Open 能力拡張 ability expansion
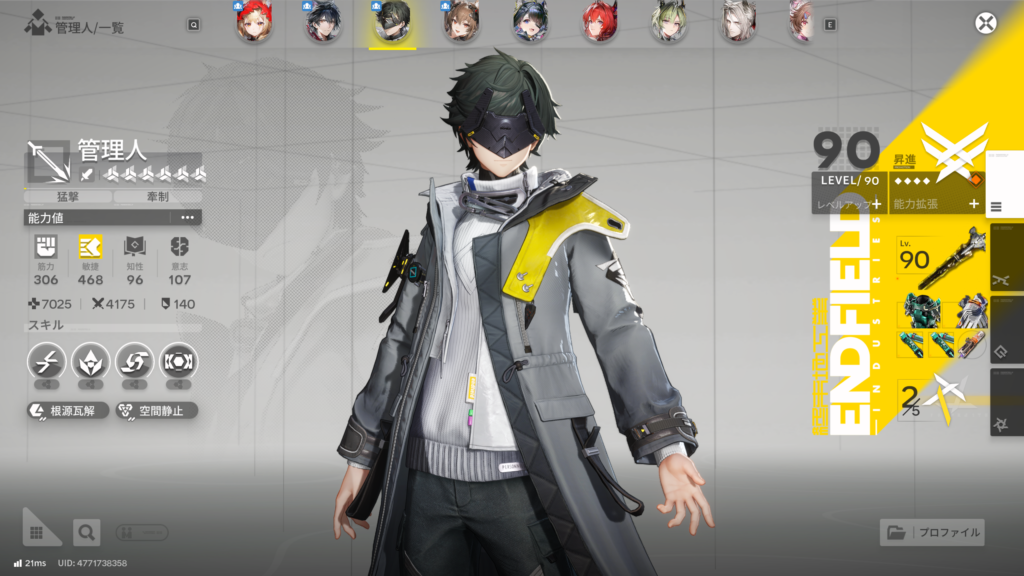1024x576 pixels. (937, 203)
